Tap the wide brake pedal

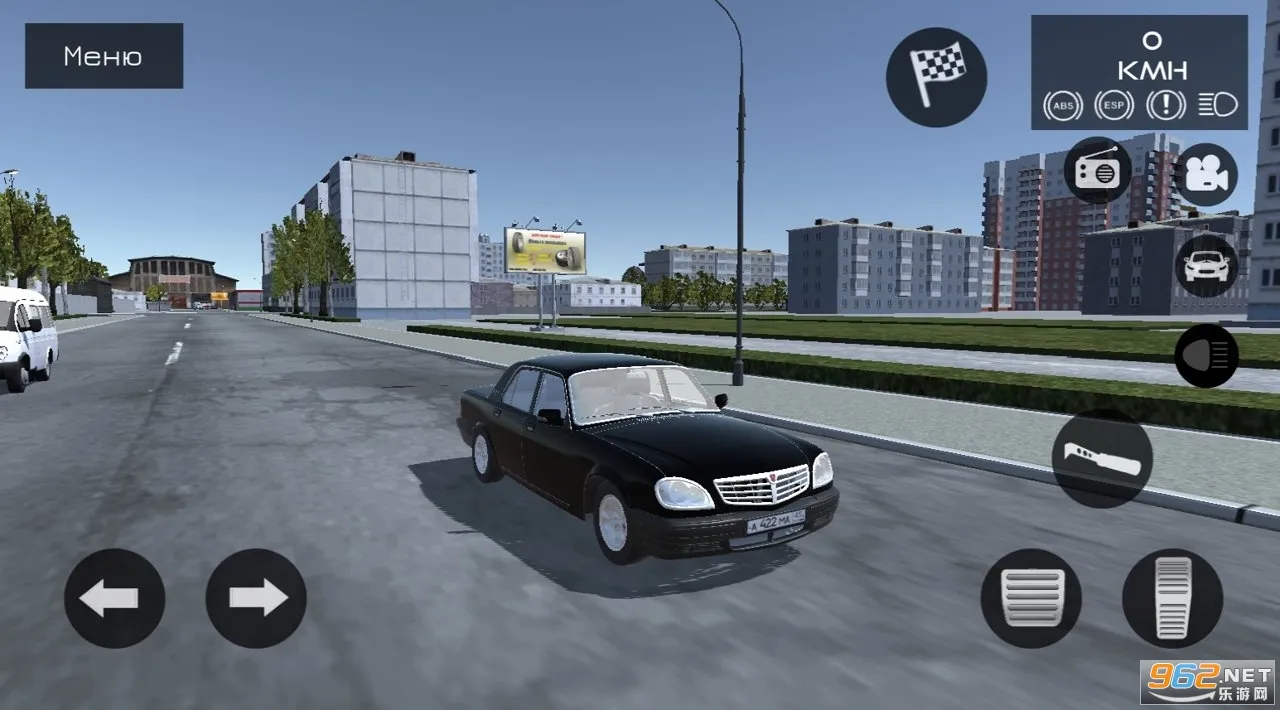tap(1030, 598)
